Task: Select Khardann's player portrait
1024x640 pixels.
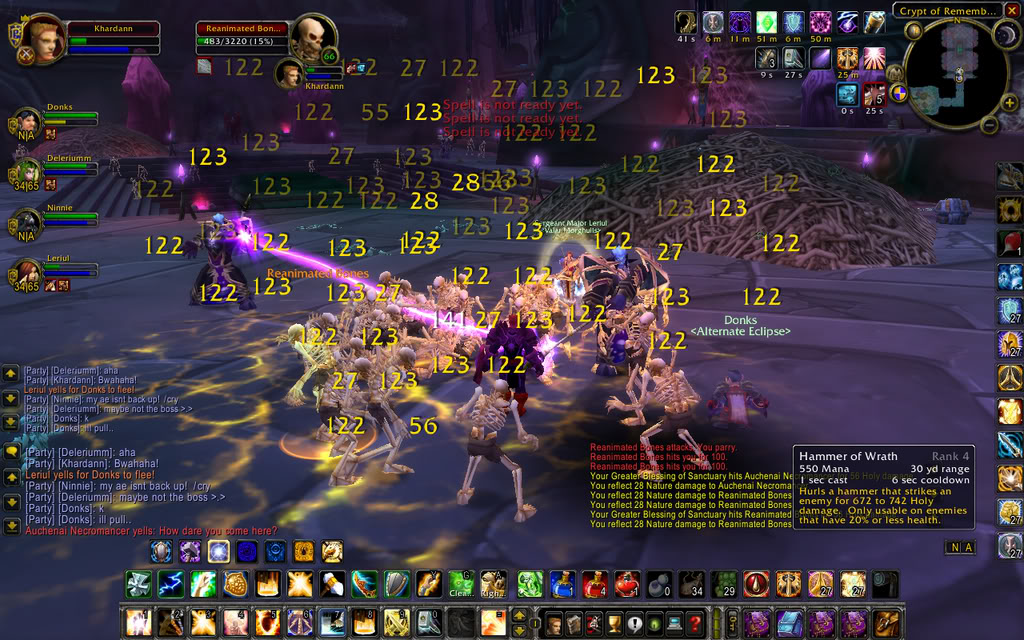Action: pos(43,39)
